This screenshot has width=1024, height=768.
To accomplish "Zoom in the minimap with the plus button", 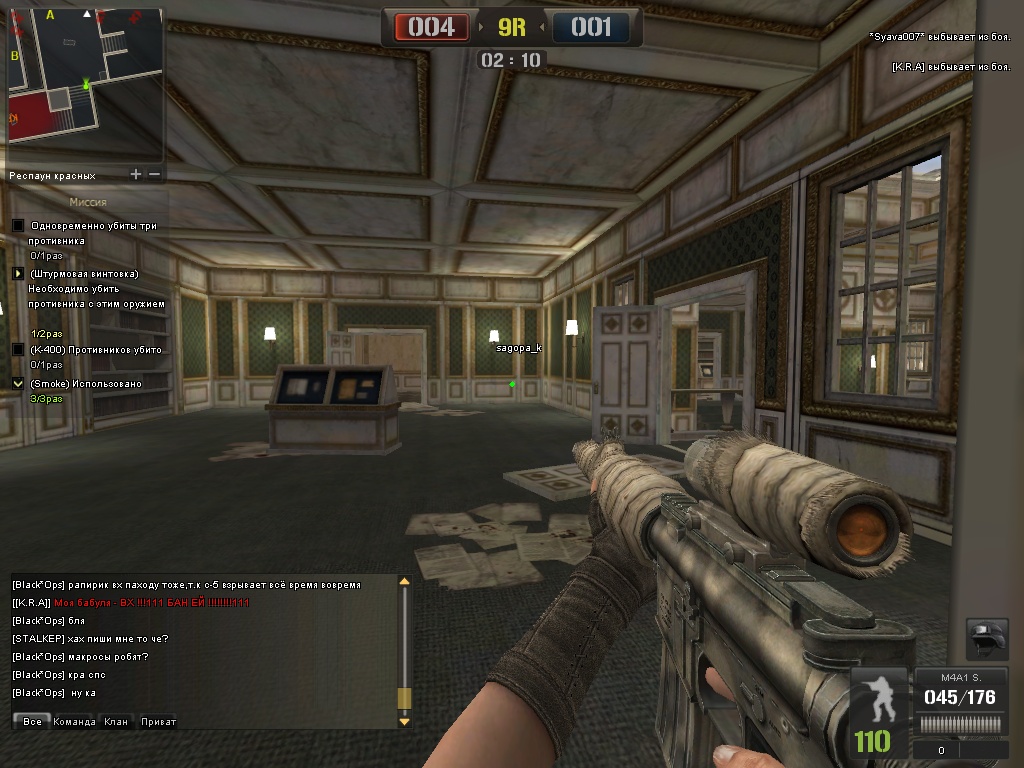I will (x=136, y=174).
